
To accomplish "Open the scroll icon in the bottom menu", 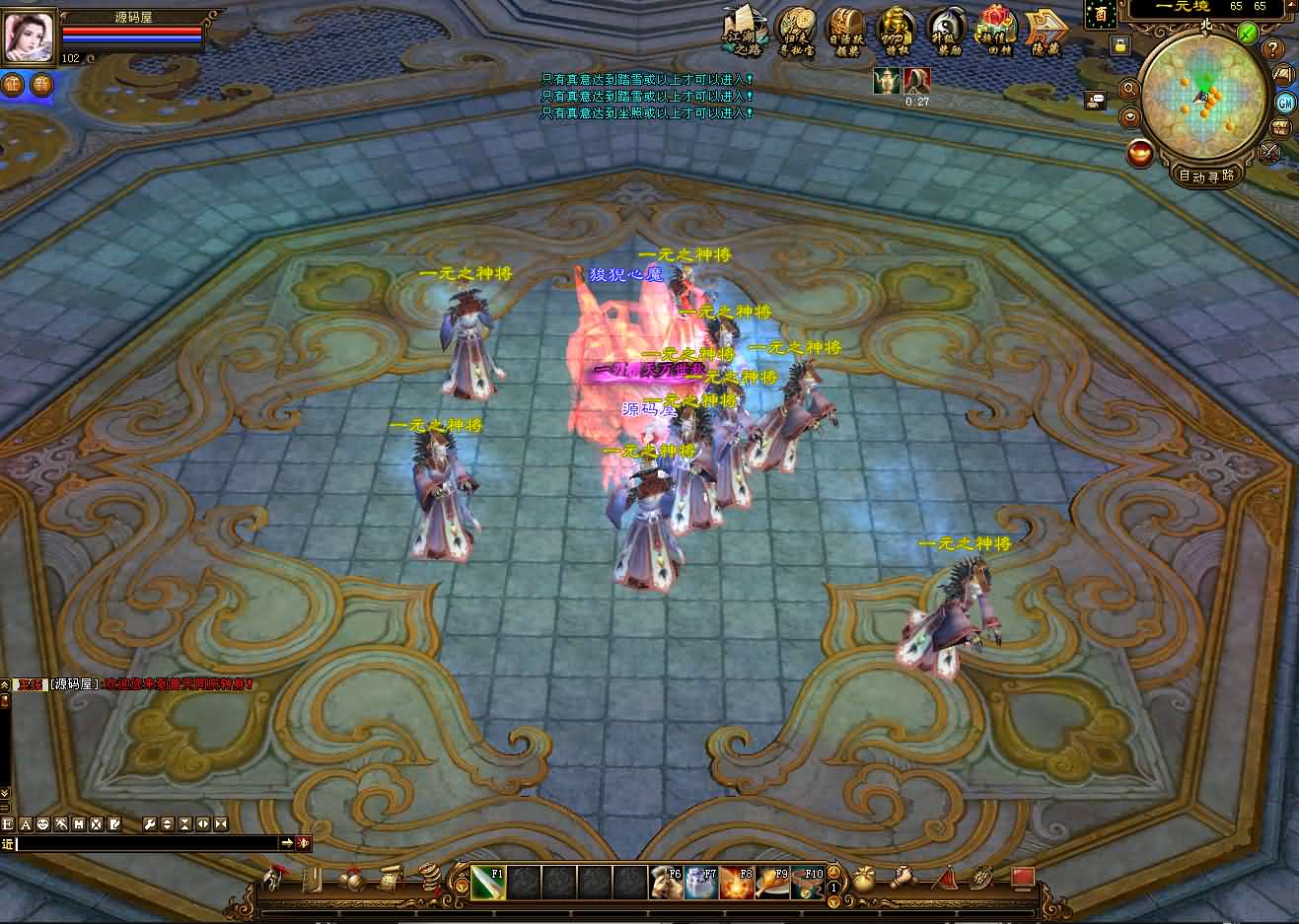I will pyautogui.click(x=390, y=877).
